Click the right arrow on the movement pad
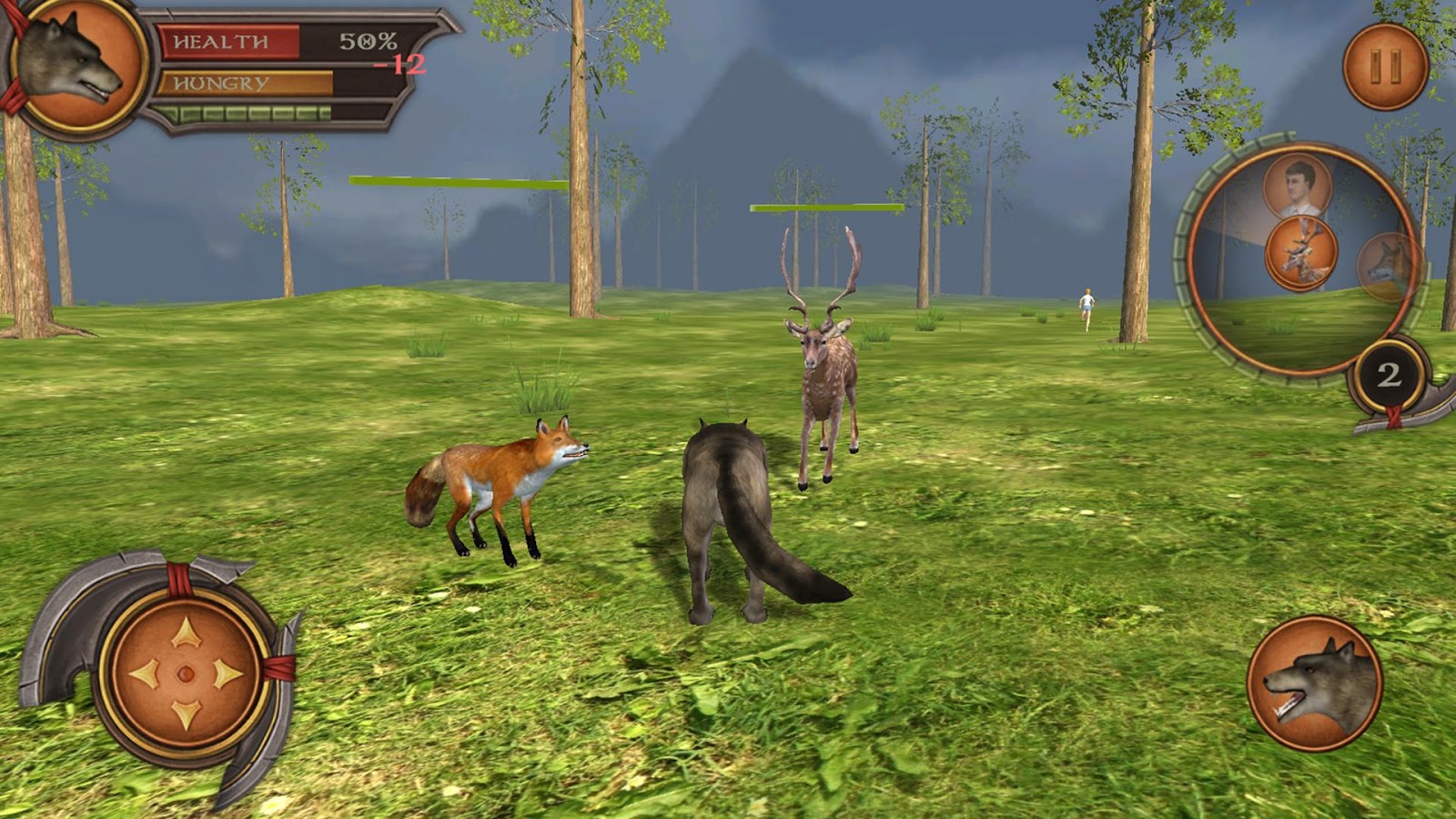Viewport: 1456px width, 819px height. tap(228, 674)
